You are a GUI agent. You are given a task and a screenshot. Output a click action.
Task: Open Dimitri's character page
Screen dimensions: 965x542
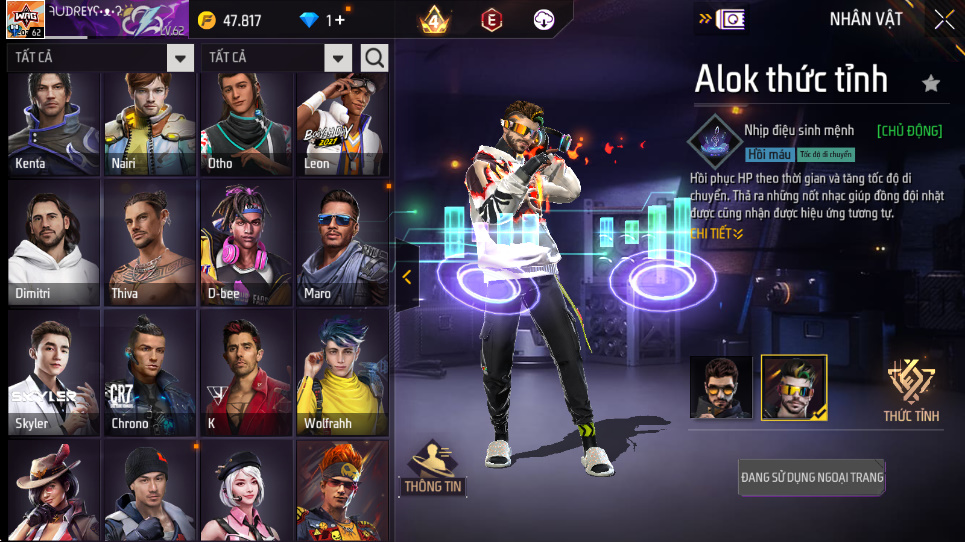pos(54,244)
